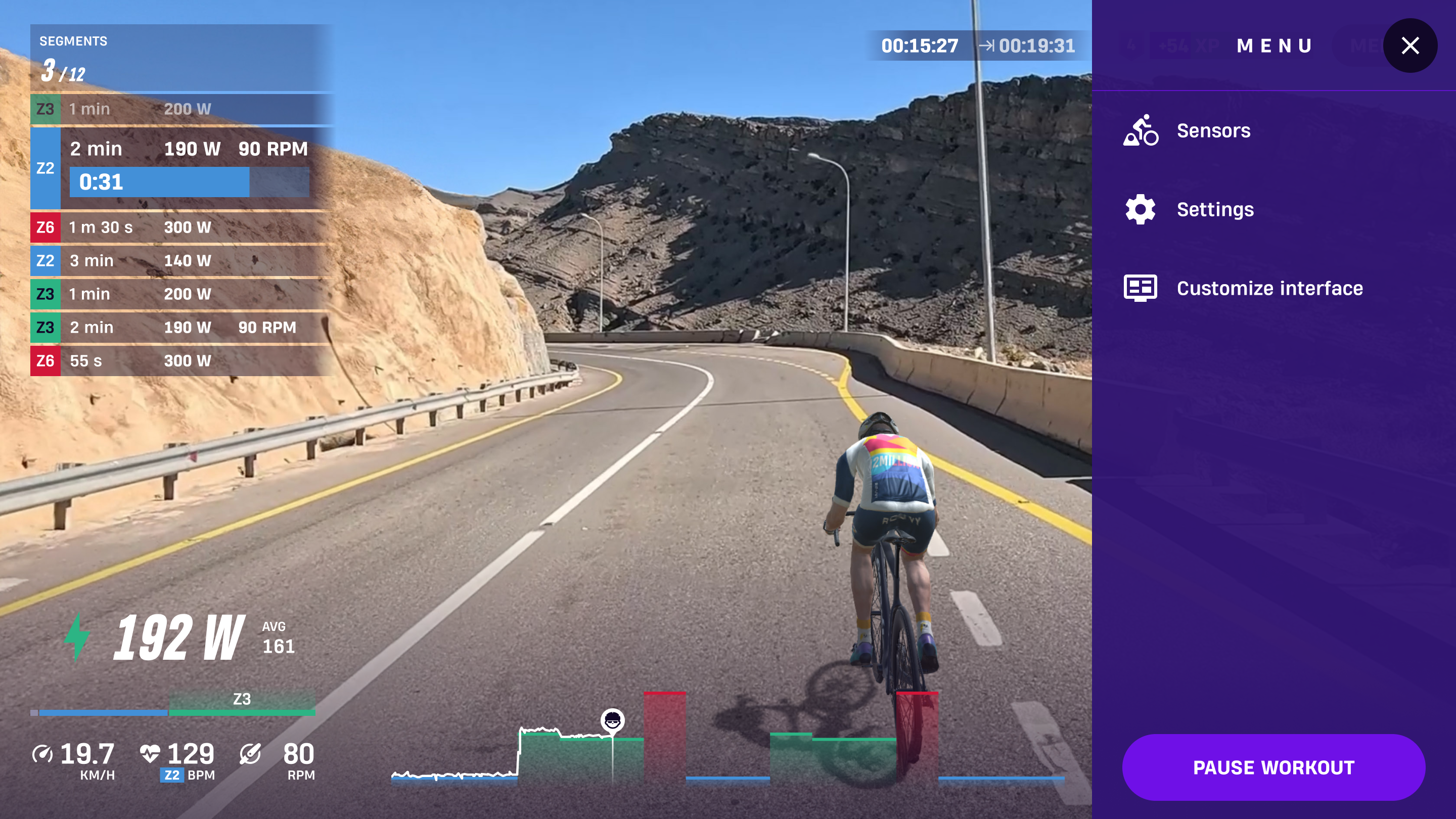
Task: Select the Z6 1 m 30 s segment row
Action: coord(181,227)
